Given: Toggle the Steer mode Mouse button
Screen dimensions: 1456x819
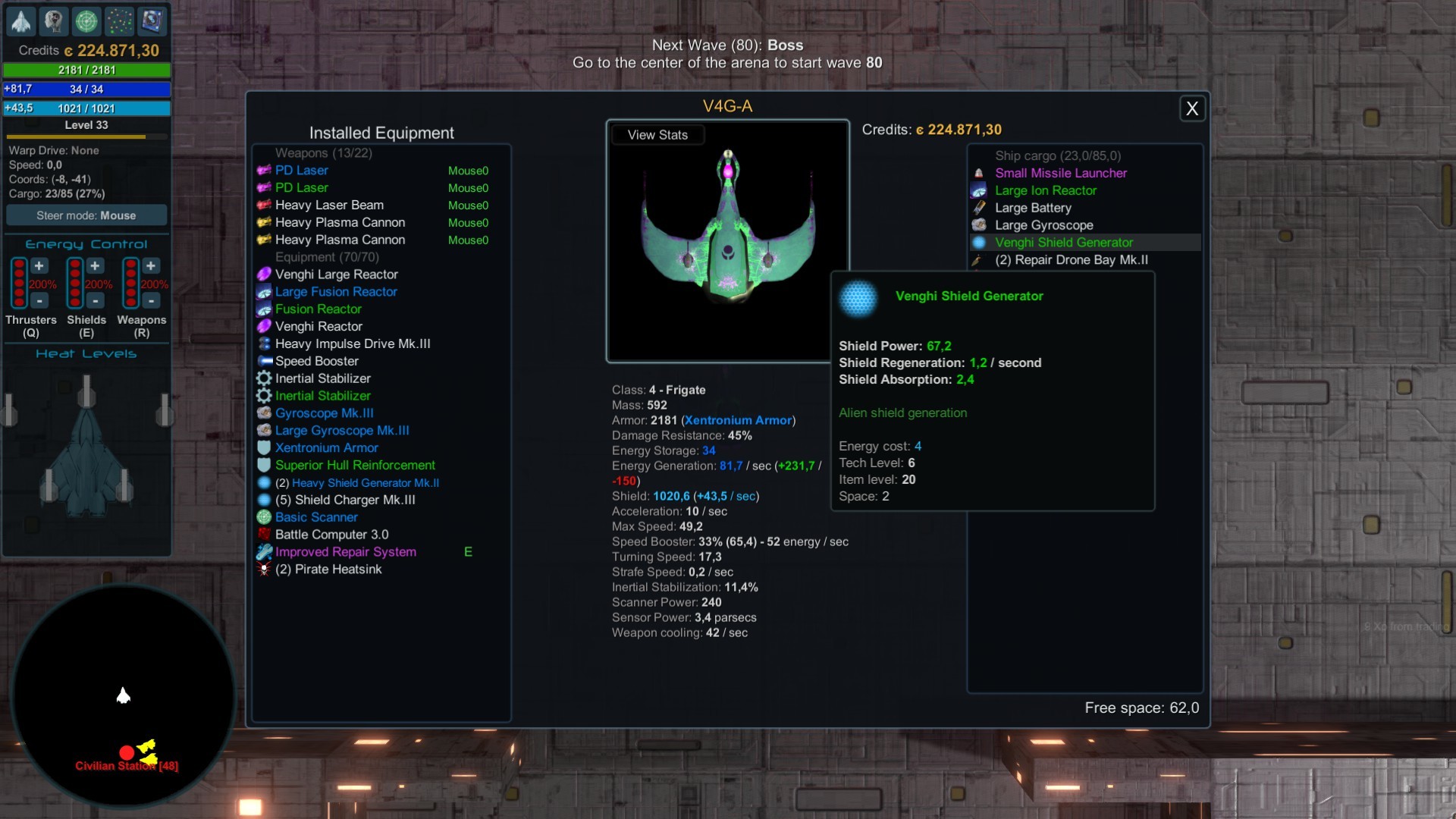Looking at the screenshot, I should click(x=86, y=215).
